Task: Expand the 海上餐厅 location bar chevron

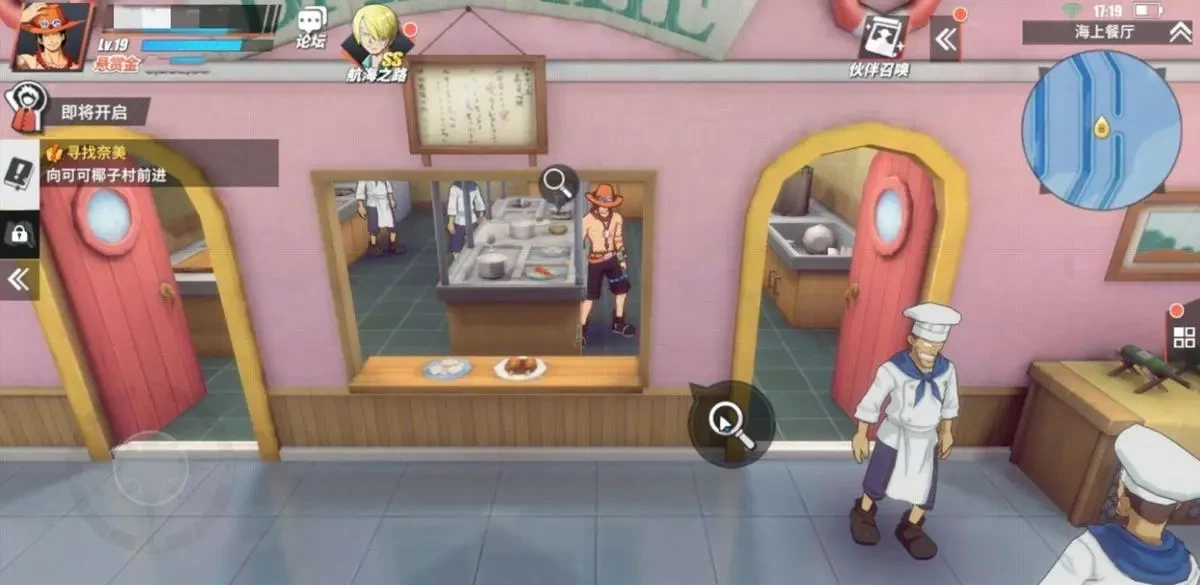Action: click(1179, 33)
